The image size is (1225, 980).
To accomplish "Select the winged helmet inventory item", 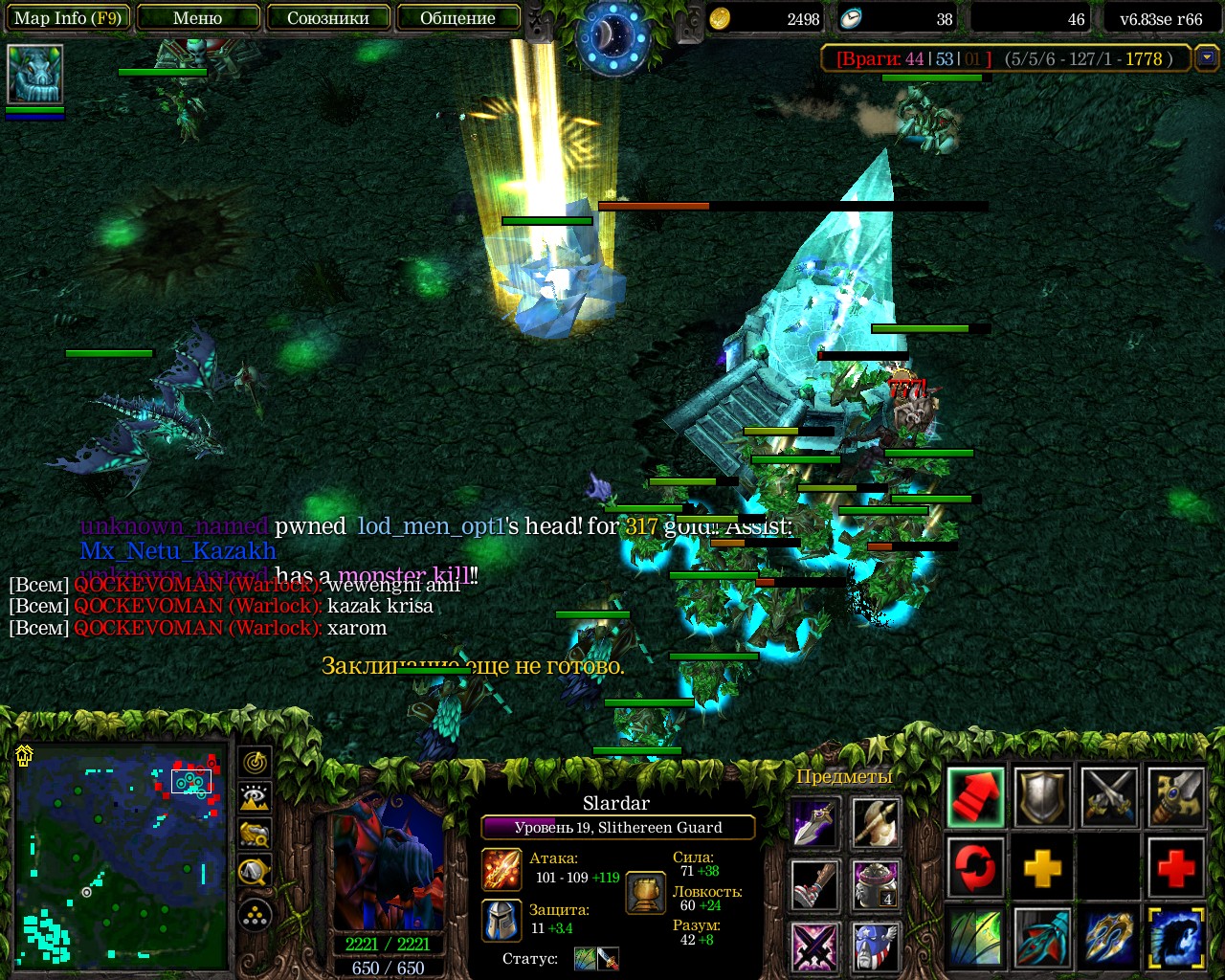I will click(876, 946).
